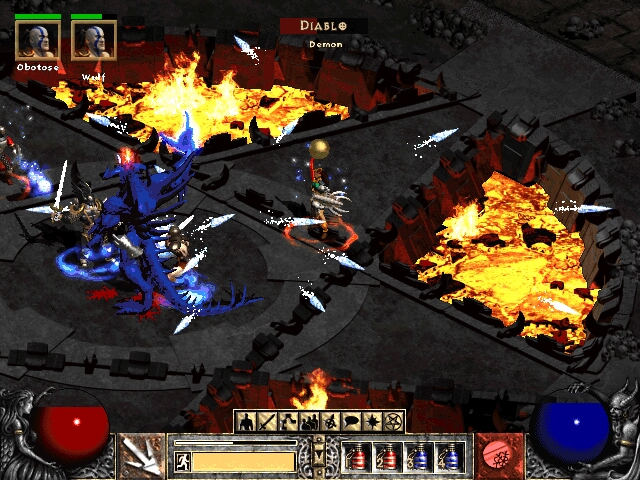
Task: Collapse the mini panel with the arrow button
Action: (x=319, y=454)
